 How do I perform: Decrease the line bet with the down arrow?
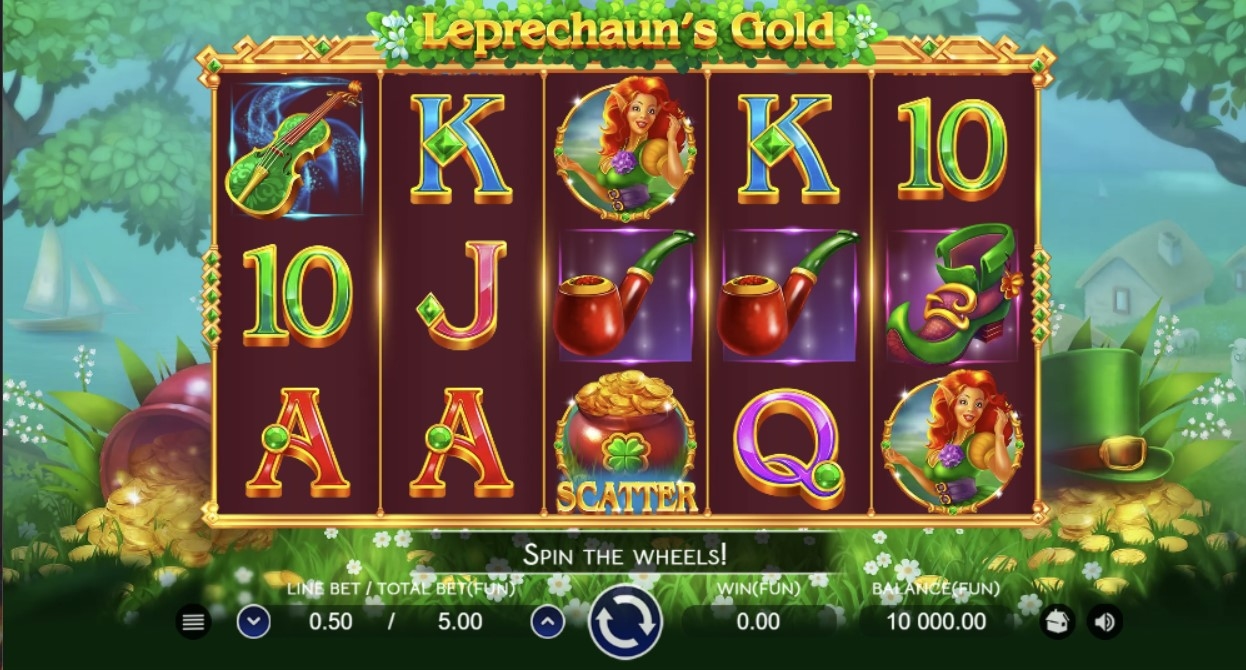254,622
